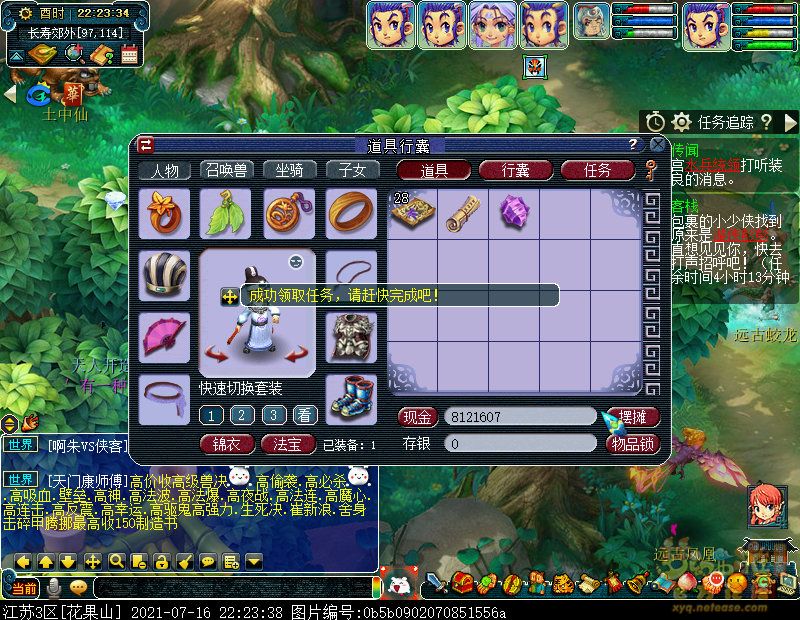Open the 任务追踪 settings gear
Image resolution: width=800 pixels, height=620 pixels.
click(x=682, y=122)
